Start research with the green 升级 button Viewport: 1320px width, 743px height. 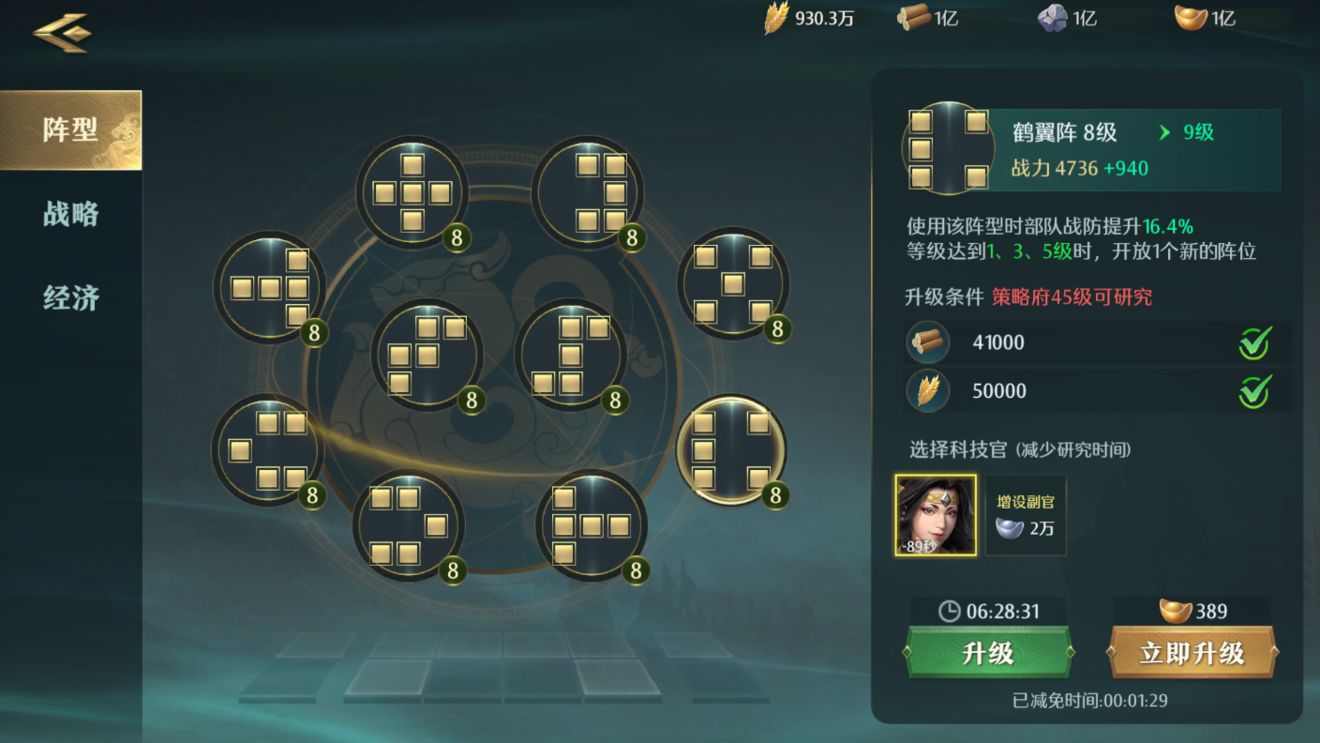tap(988, 653)
